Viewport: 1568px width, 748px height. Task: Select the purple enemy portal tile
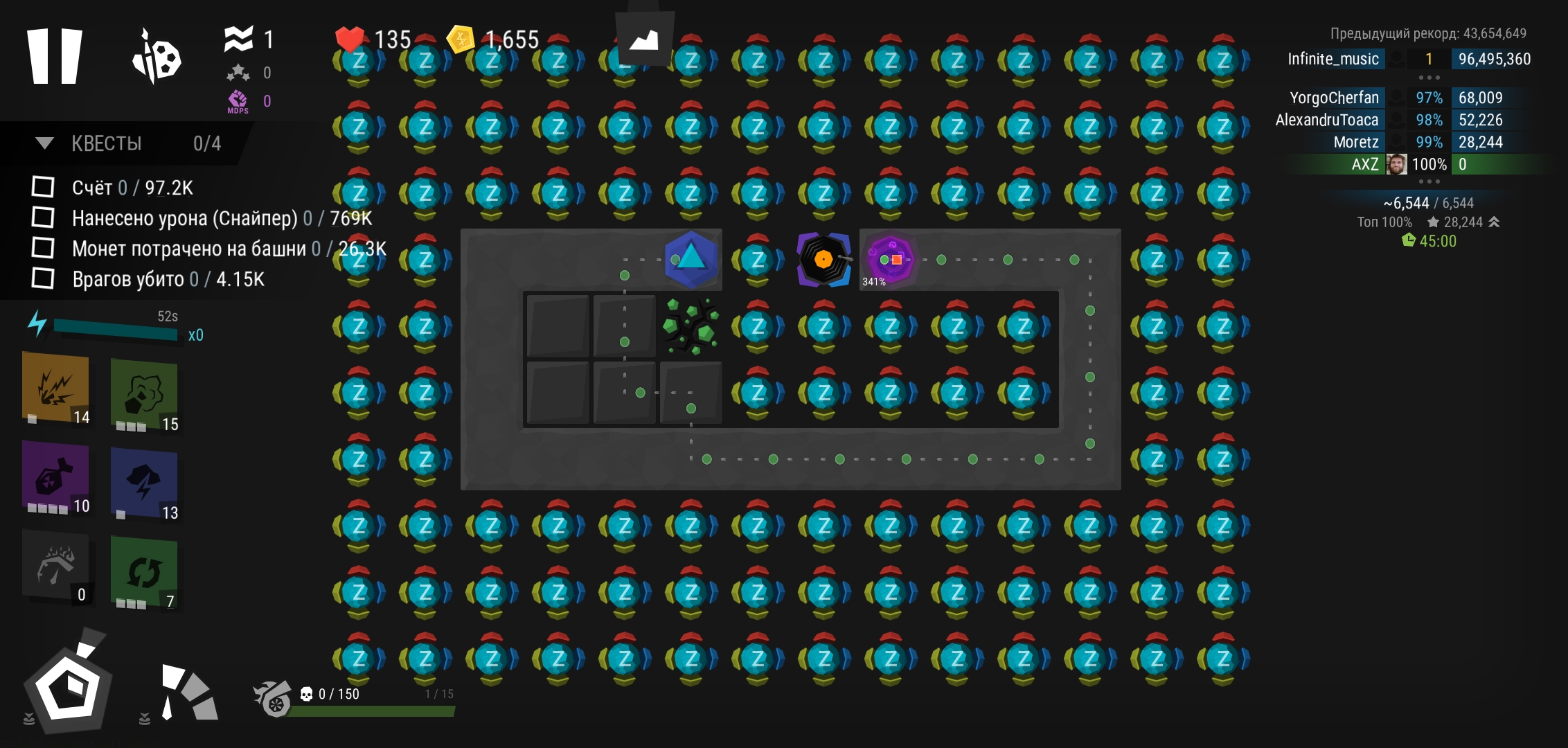(x=890, y=260)
